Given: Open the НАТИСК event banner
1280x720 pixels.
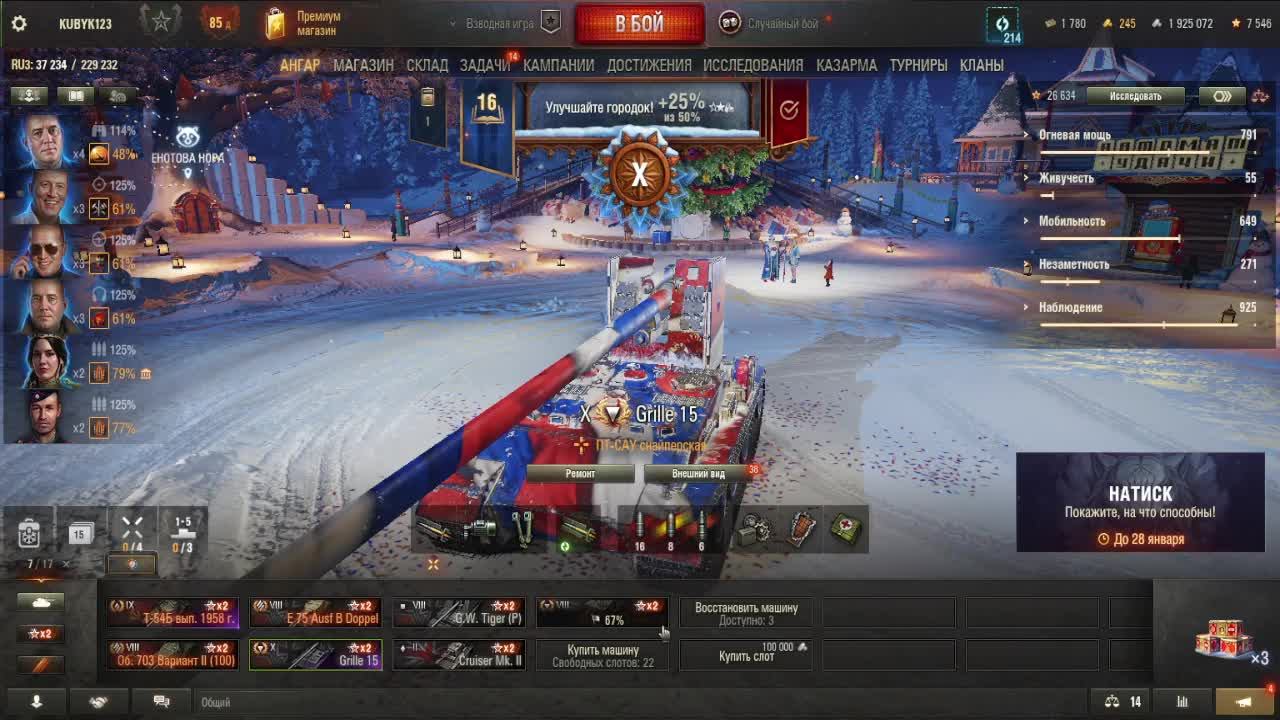Looking at the screenshot, I should (1140, 502).
